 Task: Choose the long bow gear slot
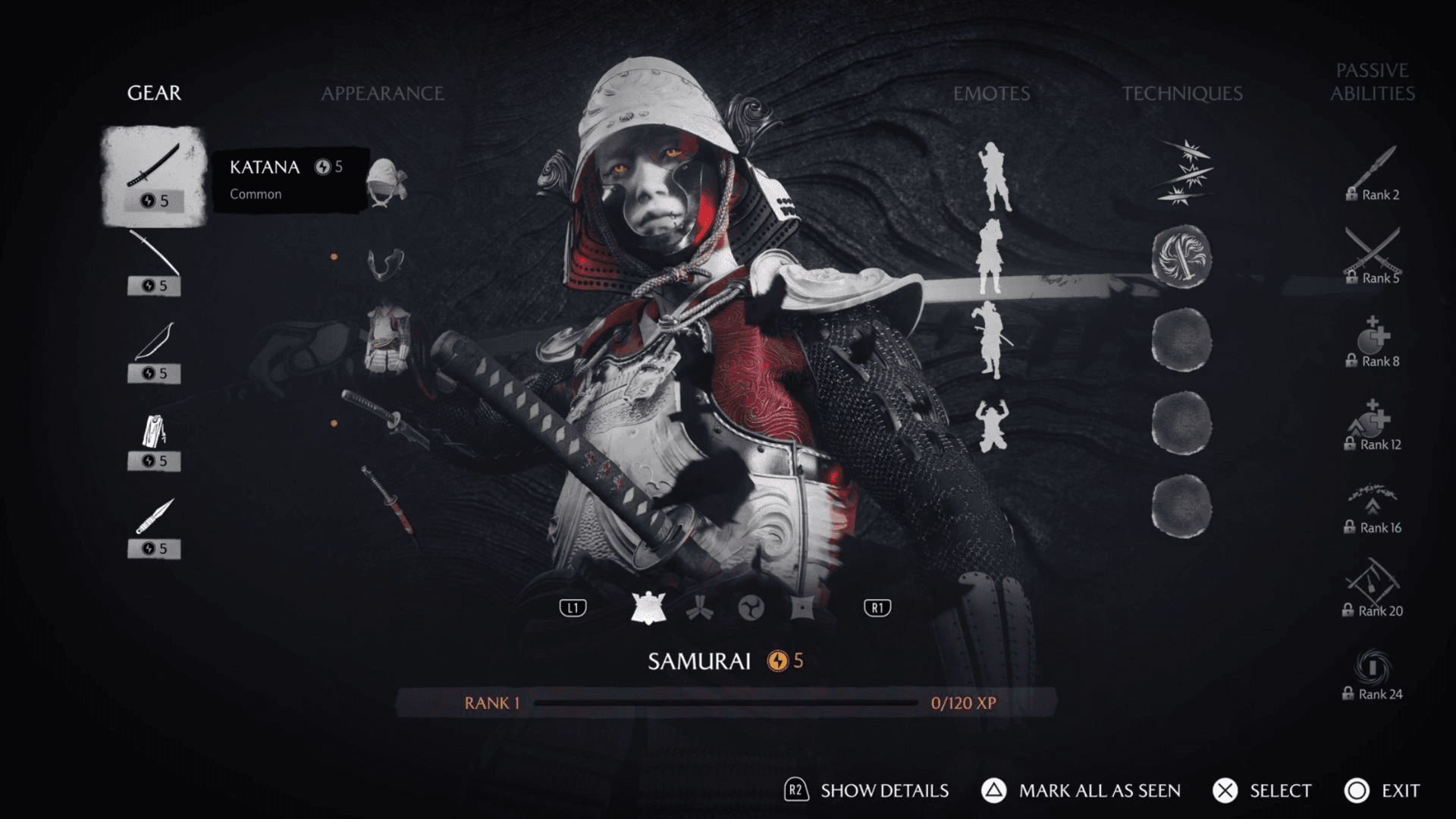point(154,262)
